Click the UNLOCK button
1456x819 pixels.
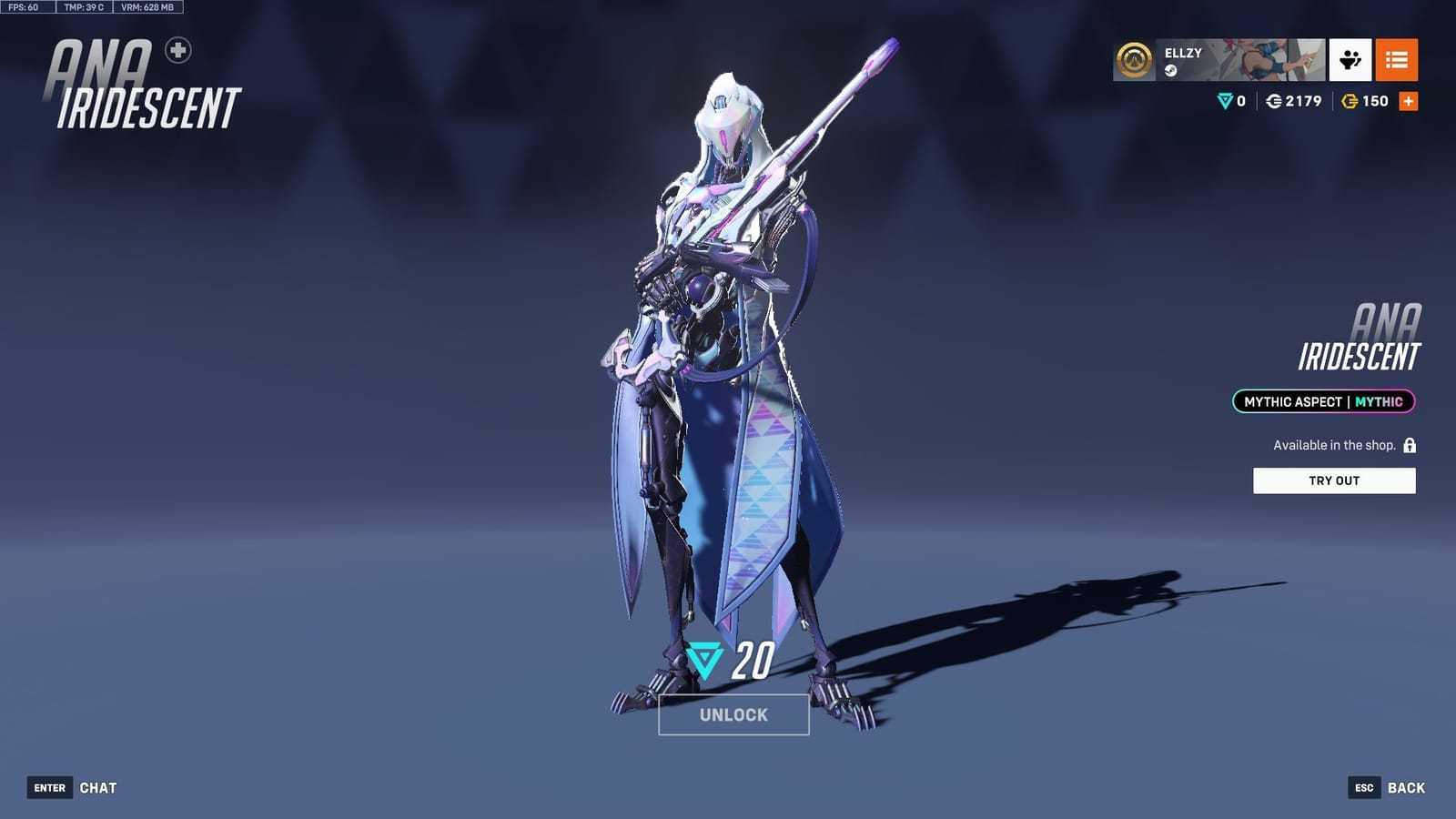(733, 715)
